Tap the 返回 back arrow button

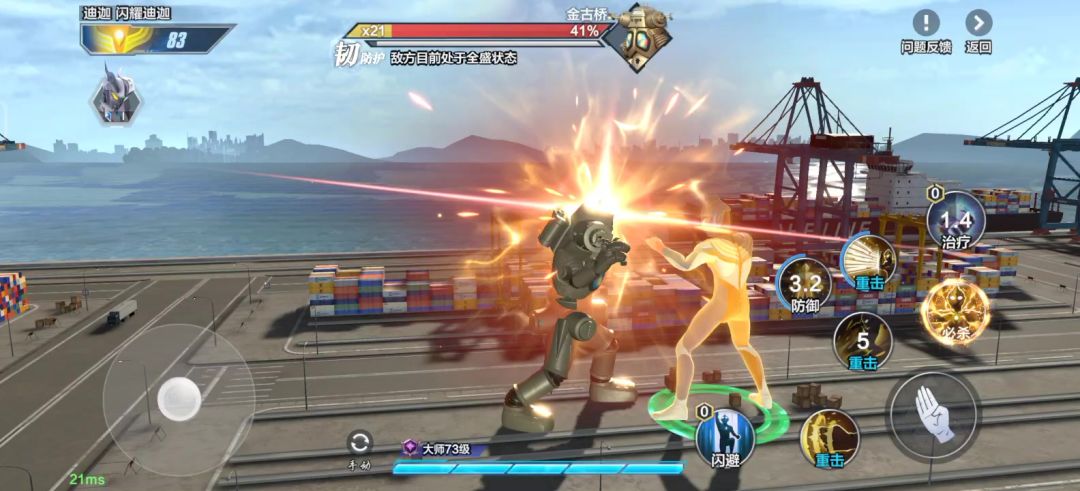(978, 24)
